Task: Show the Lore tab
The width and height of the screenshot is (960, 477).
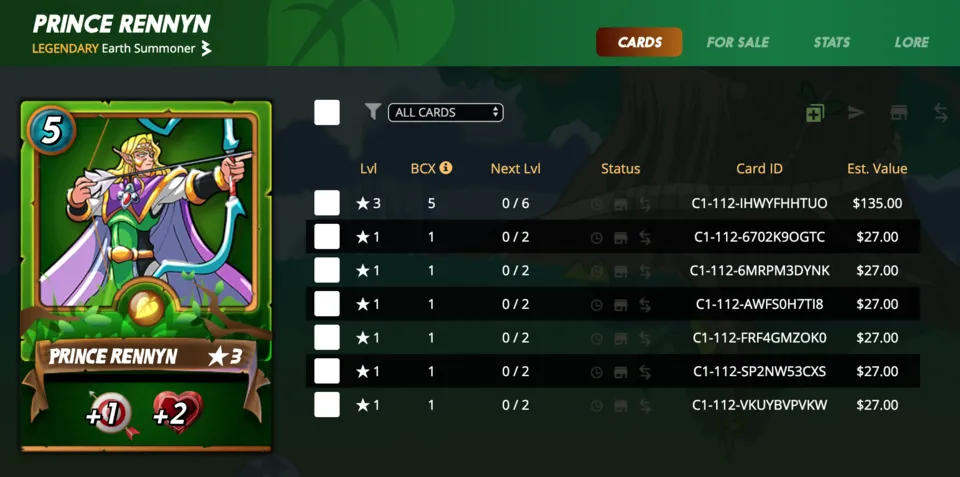Action: click(911, 42)
